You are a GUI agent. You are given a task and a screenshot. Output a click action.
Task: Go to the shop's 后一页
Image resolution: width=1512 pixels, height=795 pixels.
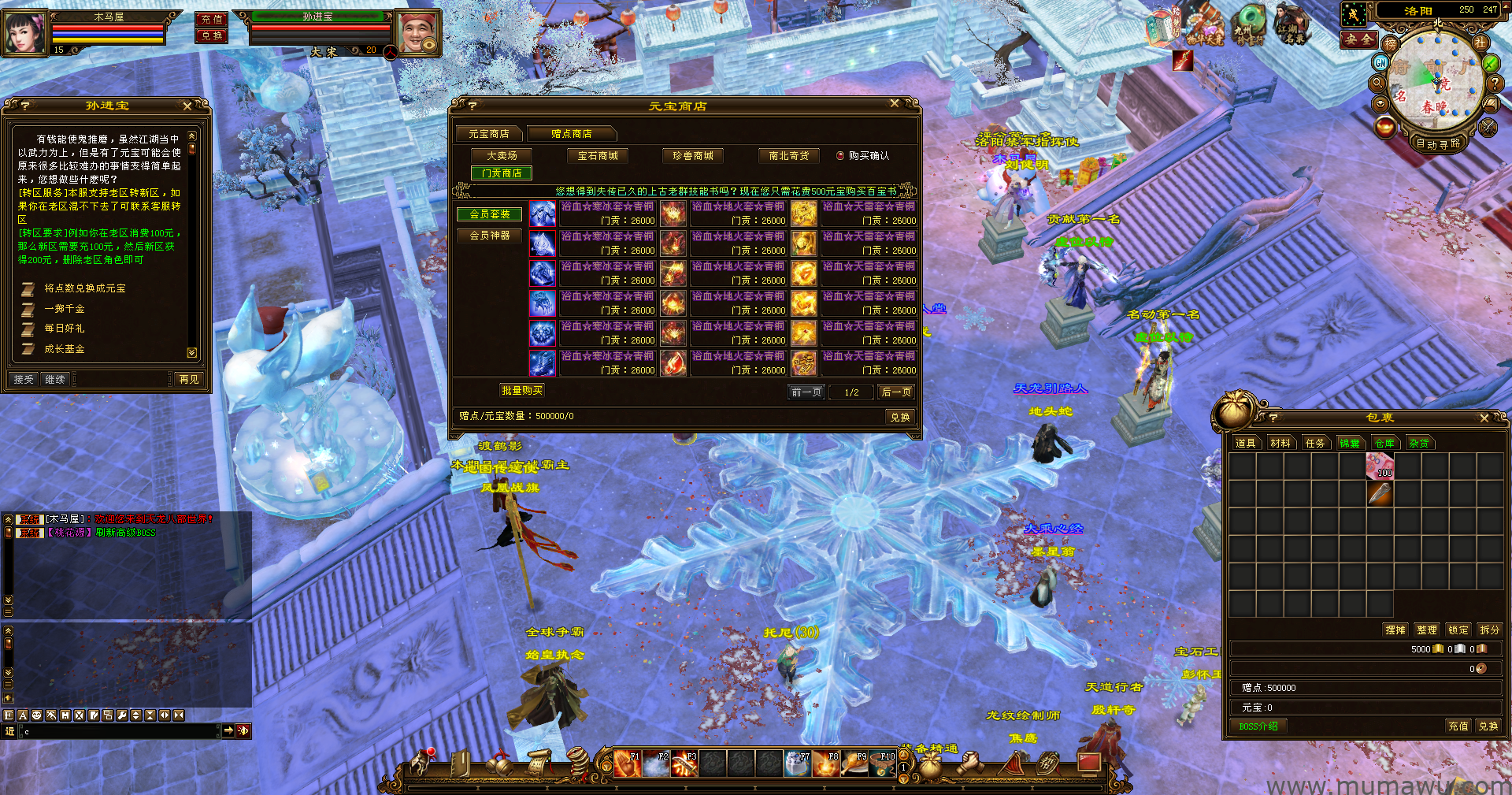coord(896,392)
